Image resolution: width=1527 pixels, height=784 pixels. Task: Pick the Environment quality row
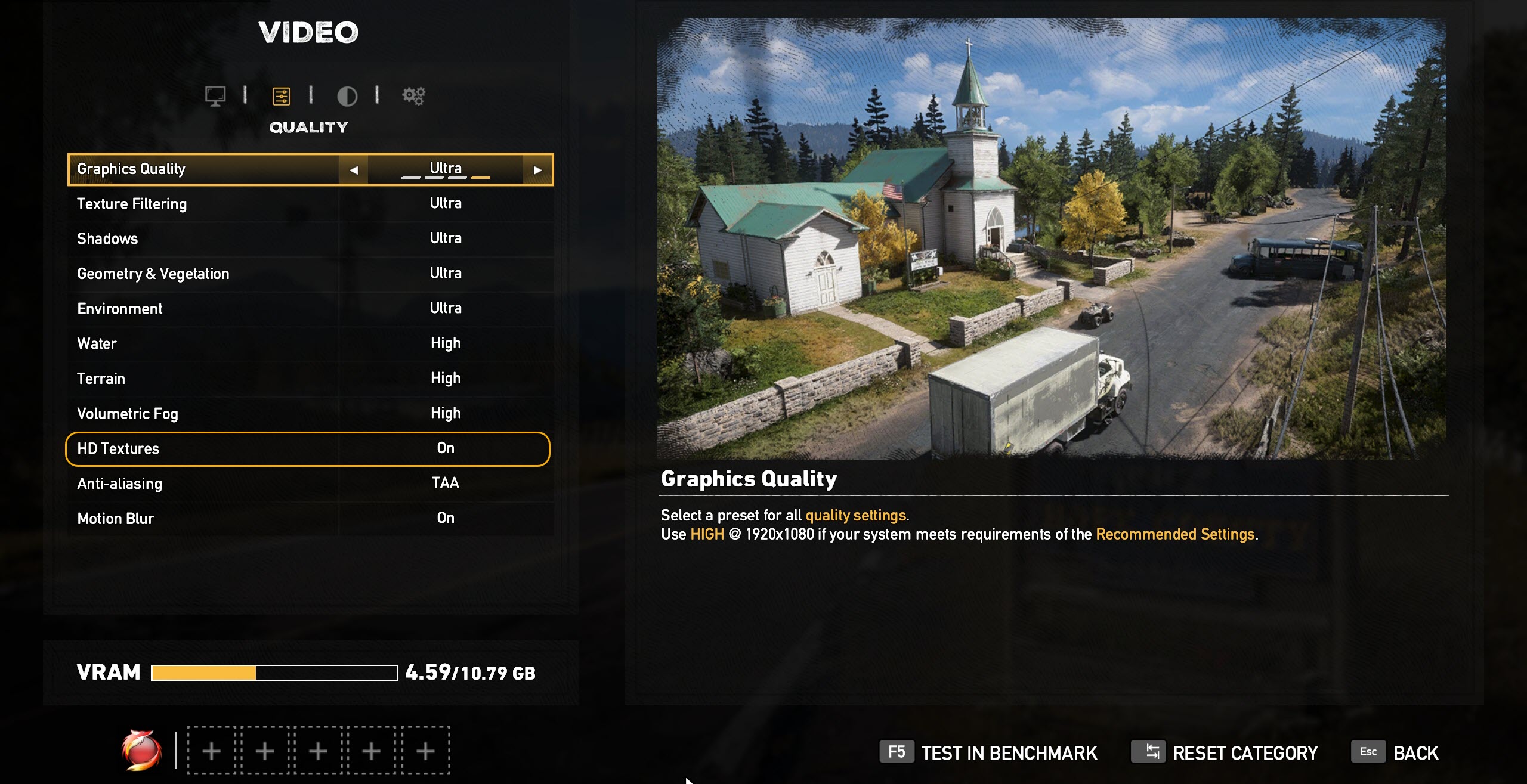click(x=310, y=309)
